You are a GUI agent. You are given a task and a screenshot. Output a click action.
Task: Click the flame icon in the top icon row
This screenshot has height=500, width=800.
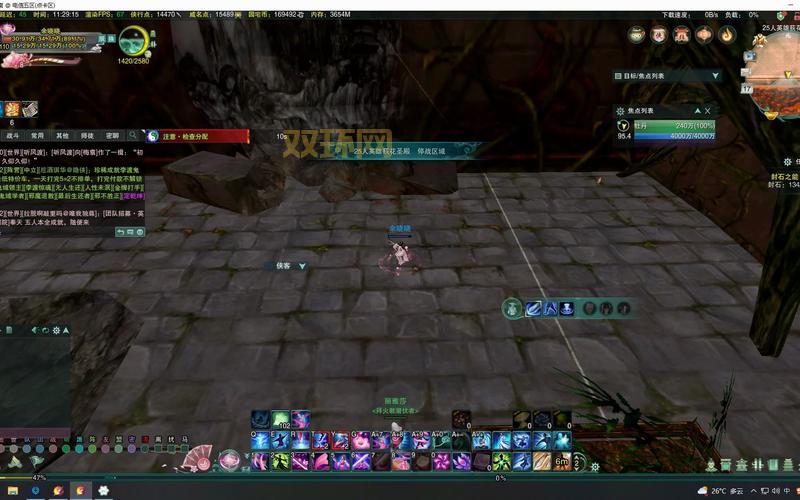coord(726,35)
